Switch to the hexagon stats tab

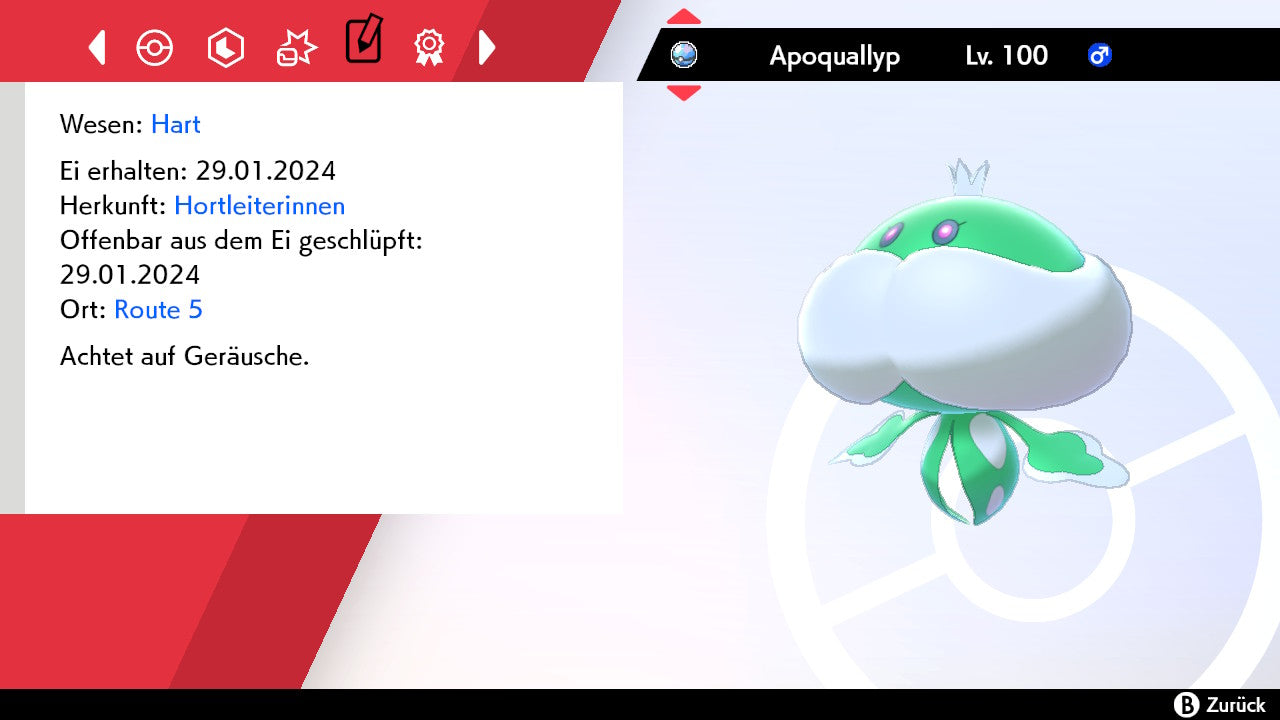(x=225, y=47)
